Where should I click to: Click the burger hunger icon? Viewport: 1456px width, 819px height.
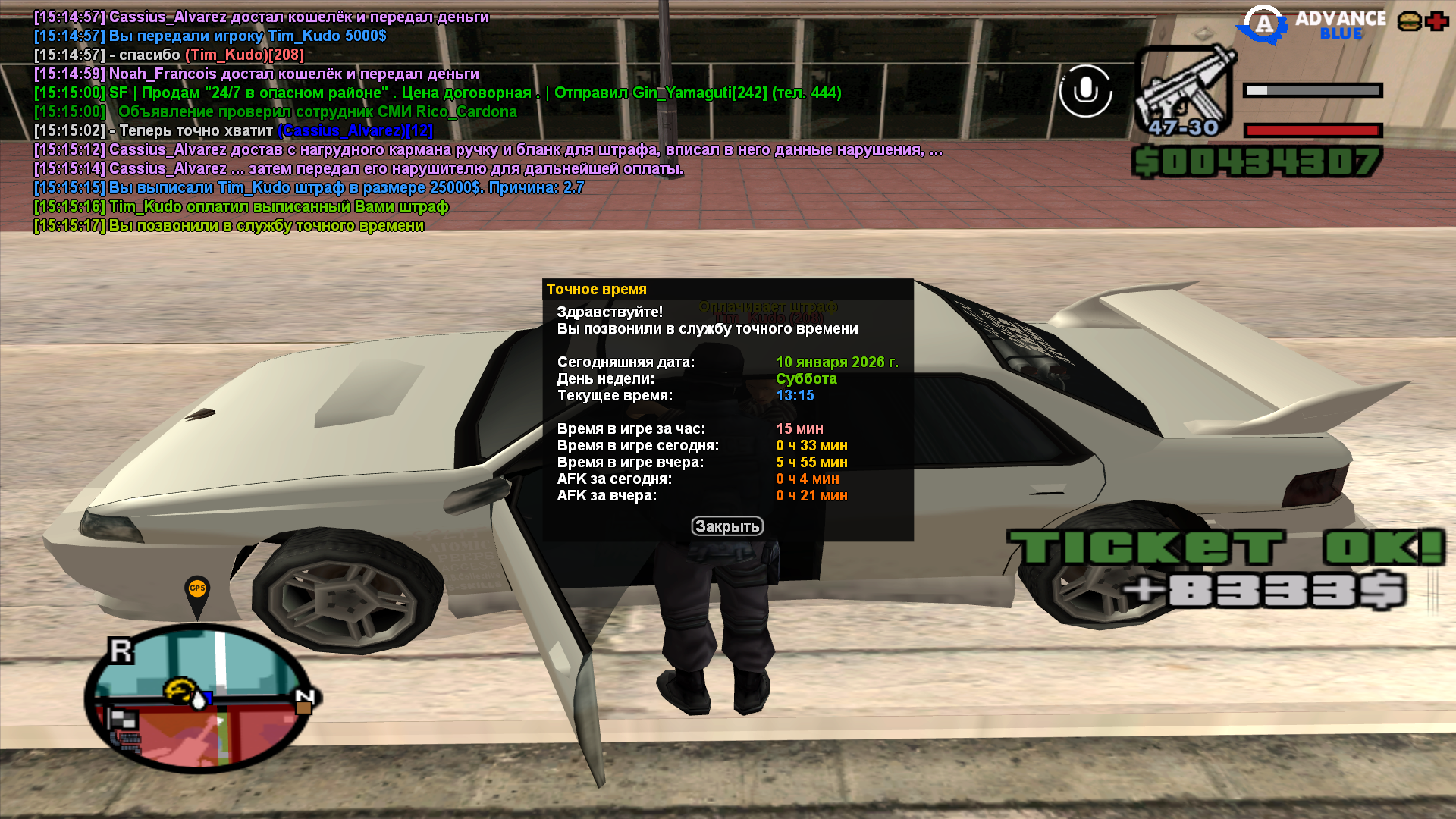point(1409,21)
